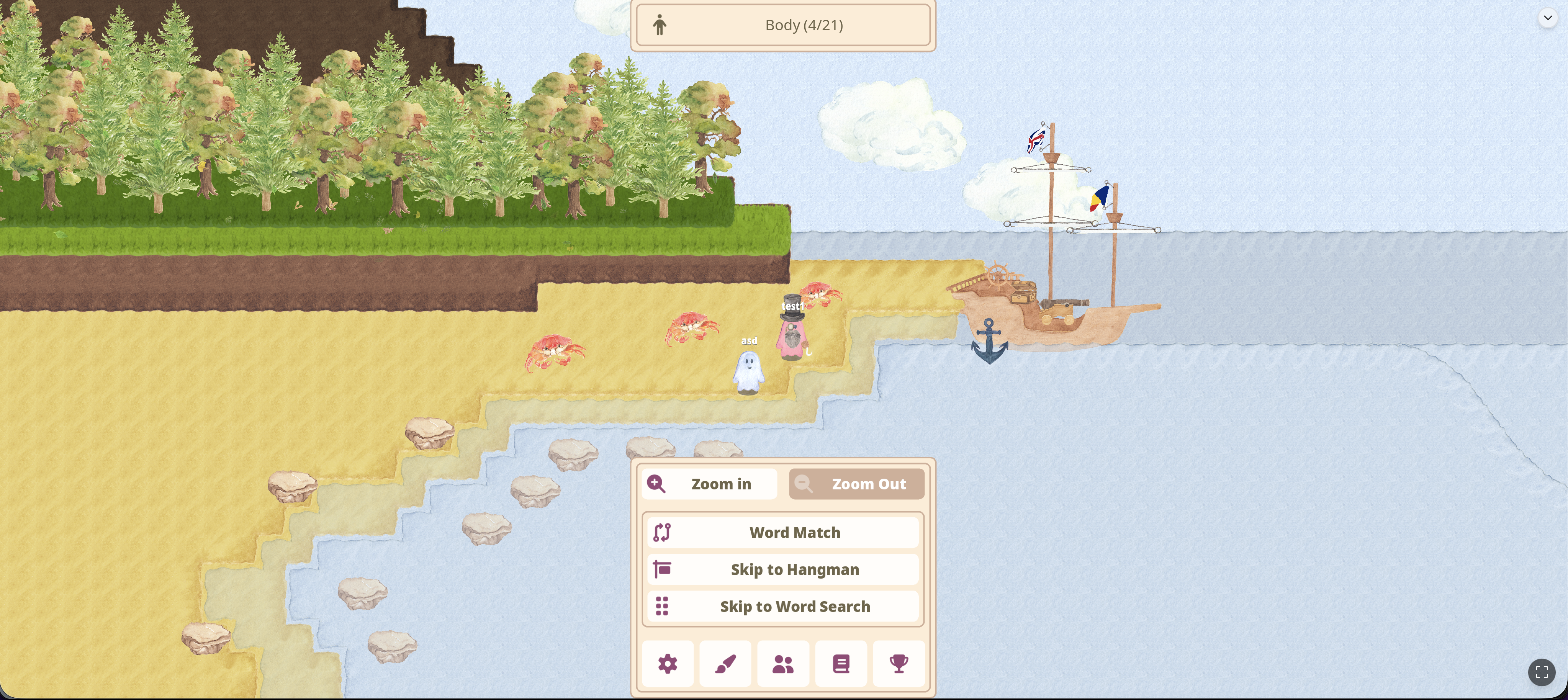Open the Body (4/21) topic panel

tap(783, 25)
